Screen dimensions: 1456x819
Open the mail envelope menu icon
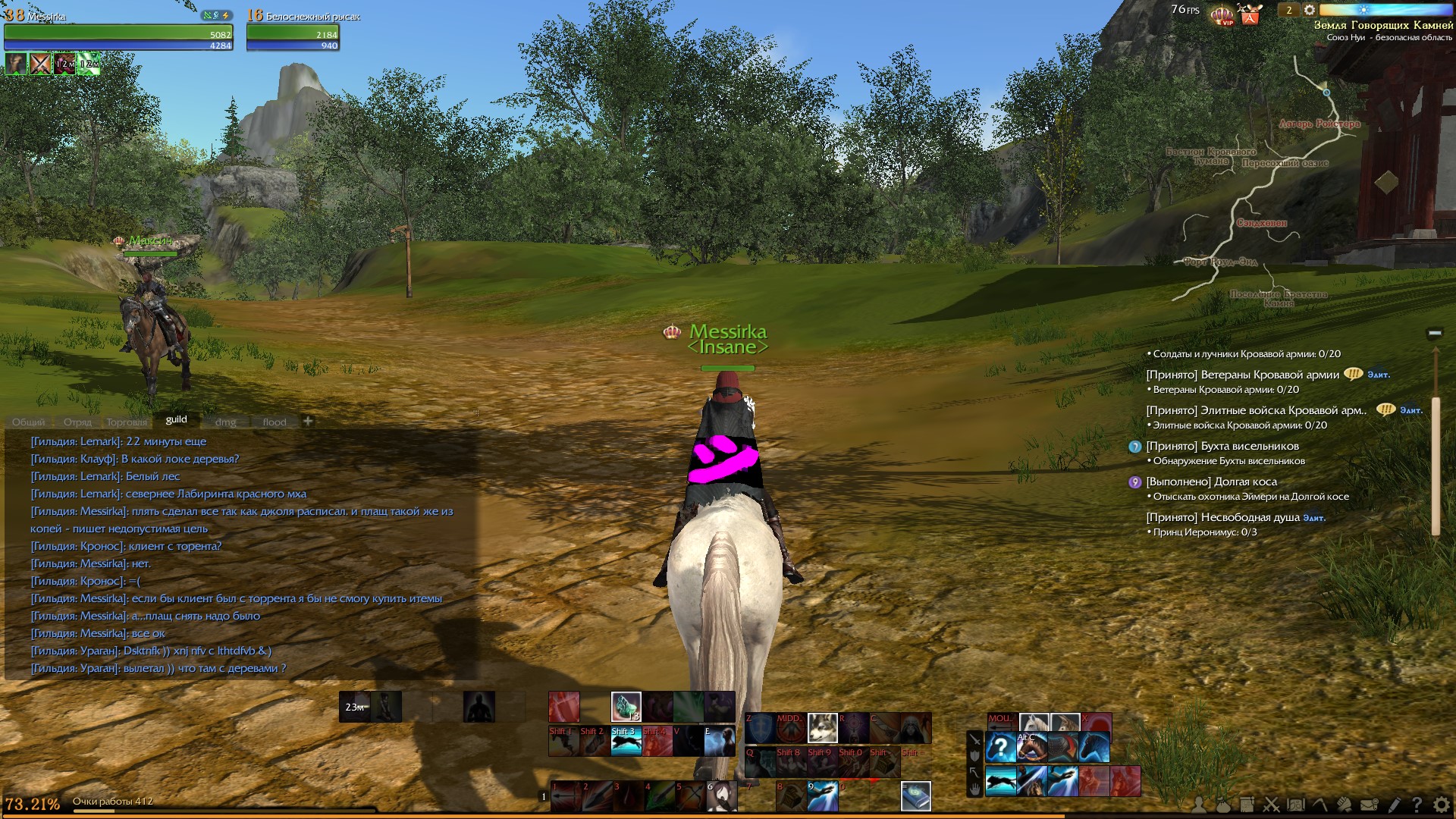[1369, 805]
